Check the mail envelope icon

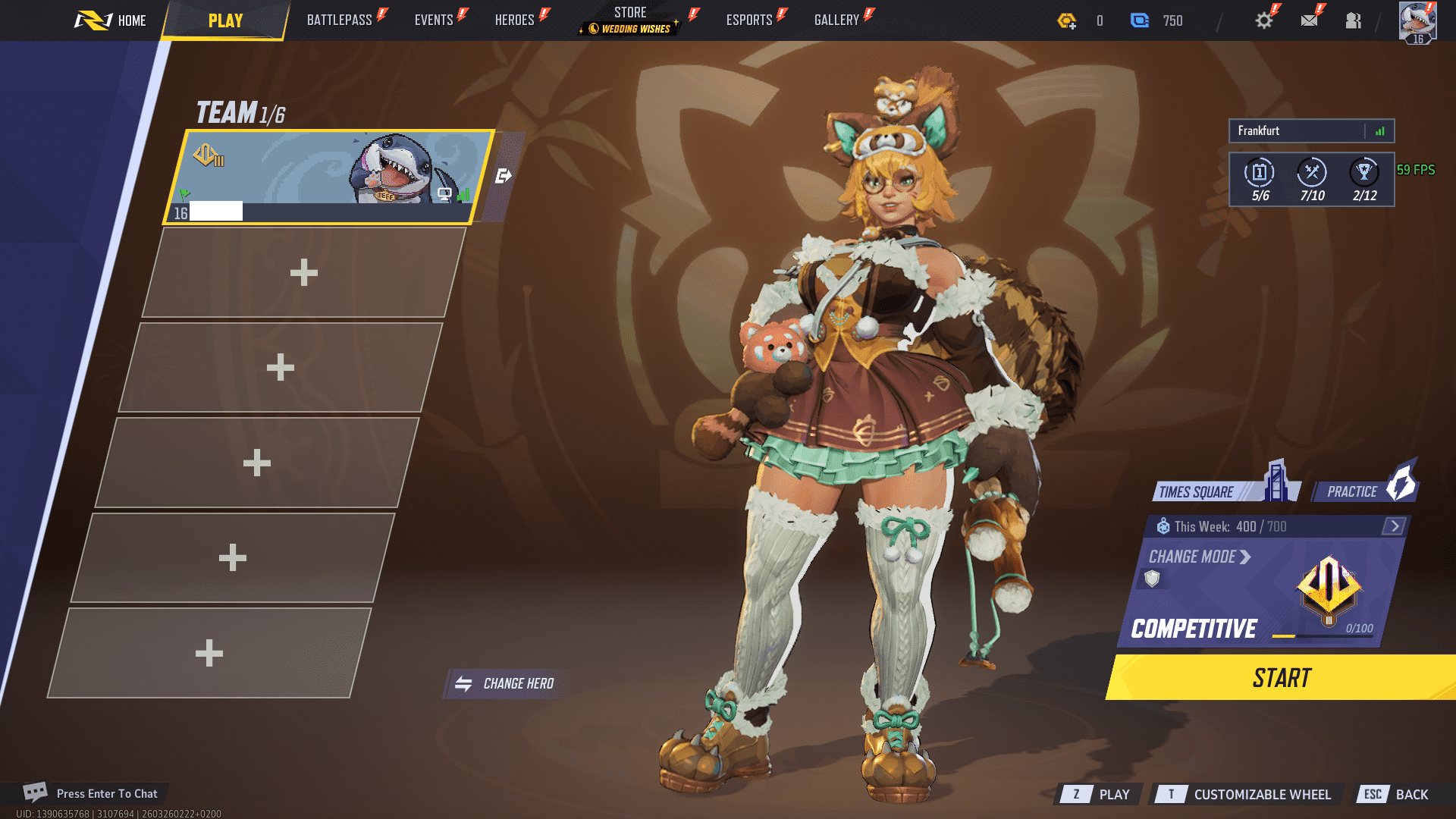point(1309,20)
